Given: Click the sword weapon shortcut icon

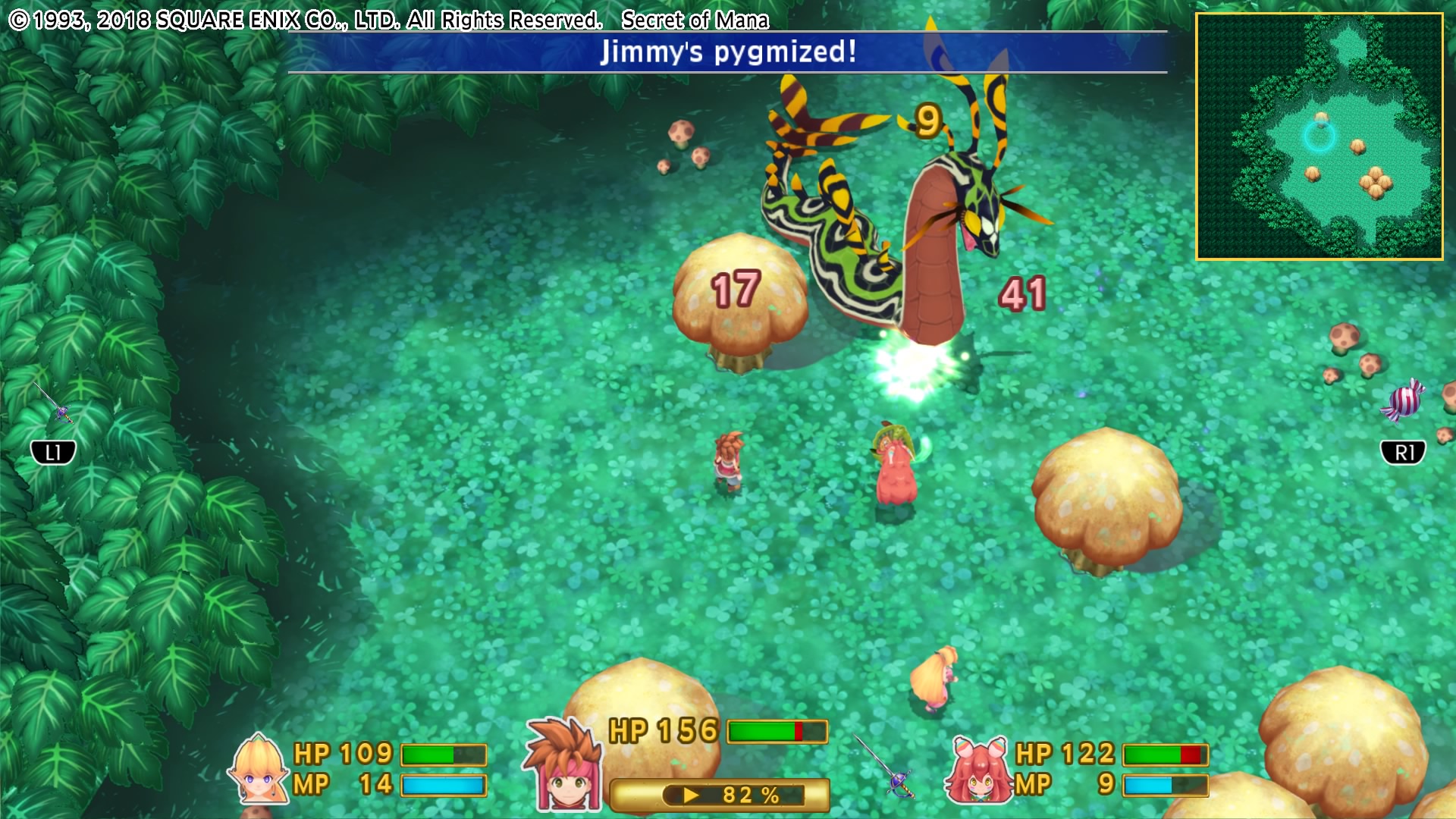Looking at the screenshot, I should tap(53, 402).
